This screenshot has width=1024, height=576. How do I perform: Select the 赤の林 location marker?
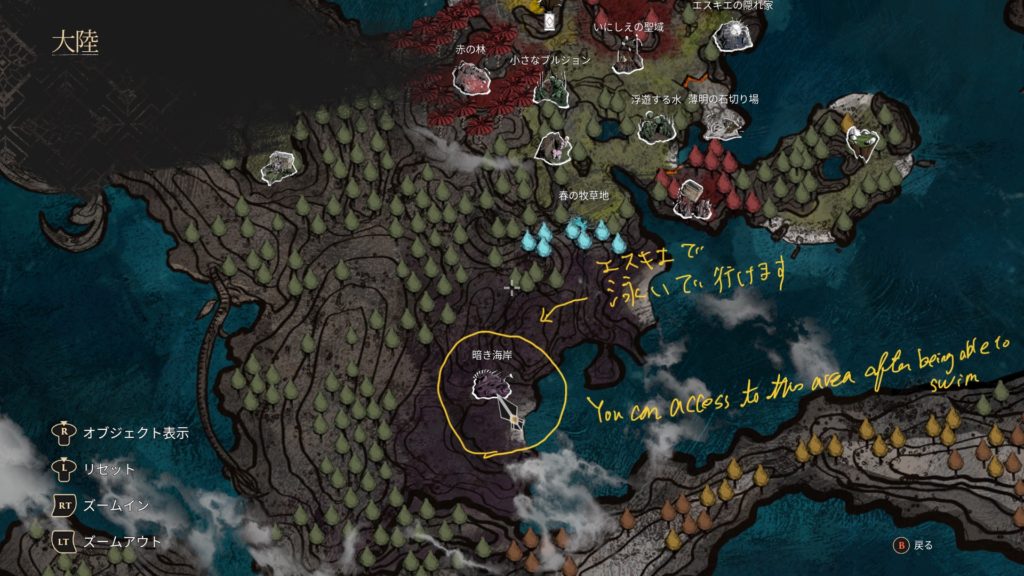coord(470,80)
